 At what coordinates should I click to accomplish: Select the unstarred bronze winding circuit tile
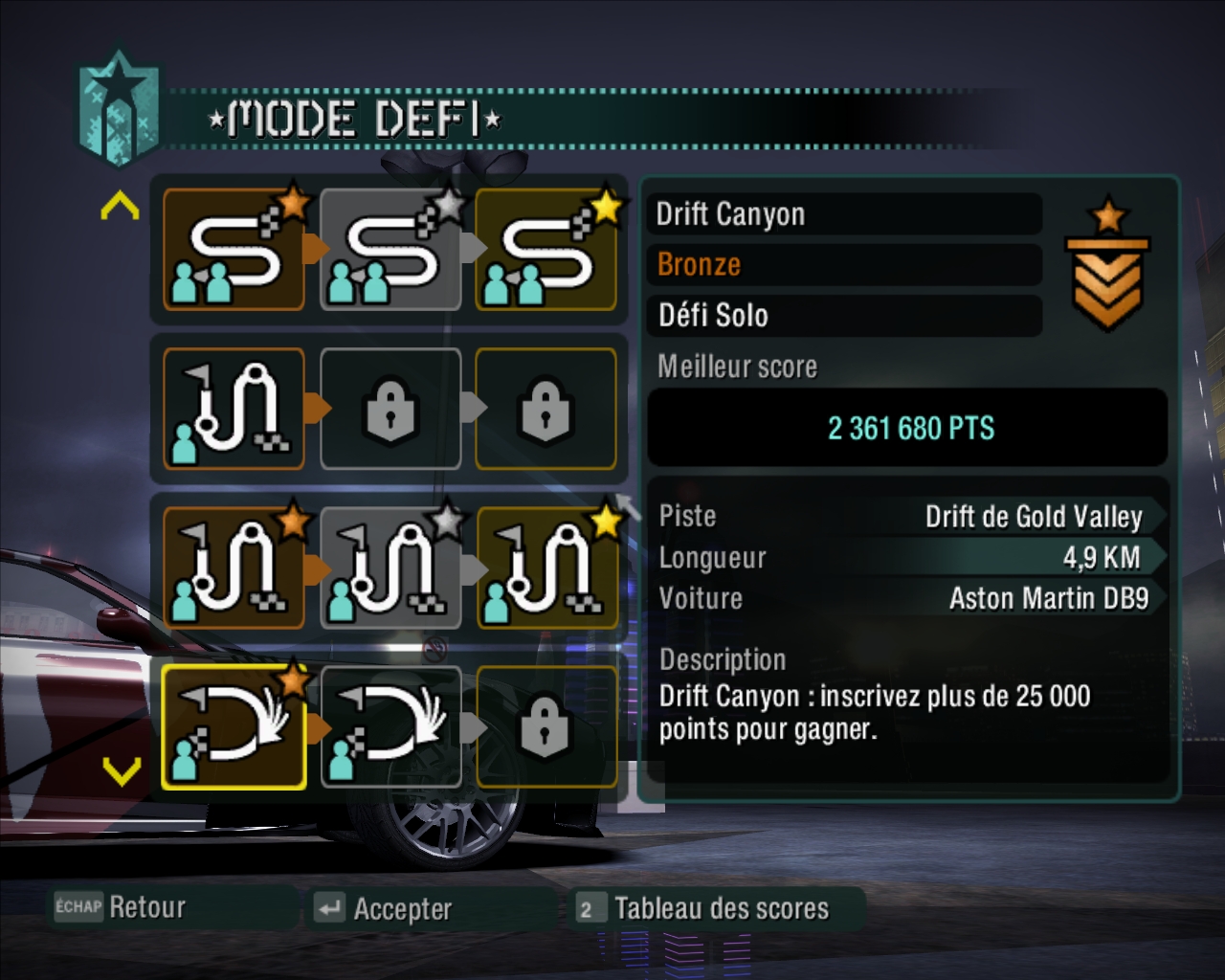[x=234, y=409]
